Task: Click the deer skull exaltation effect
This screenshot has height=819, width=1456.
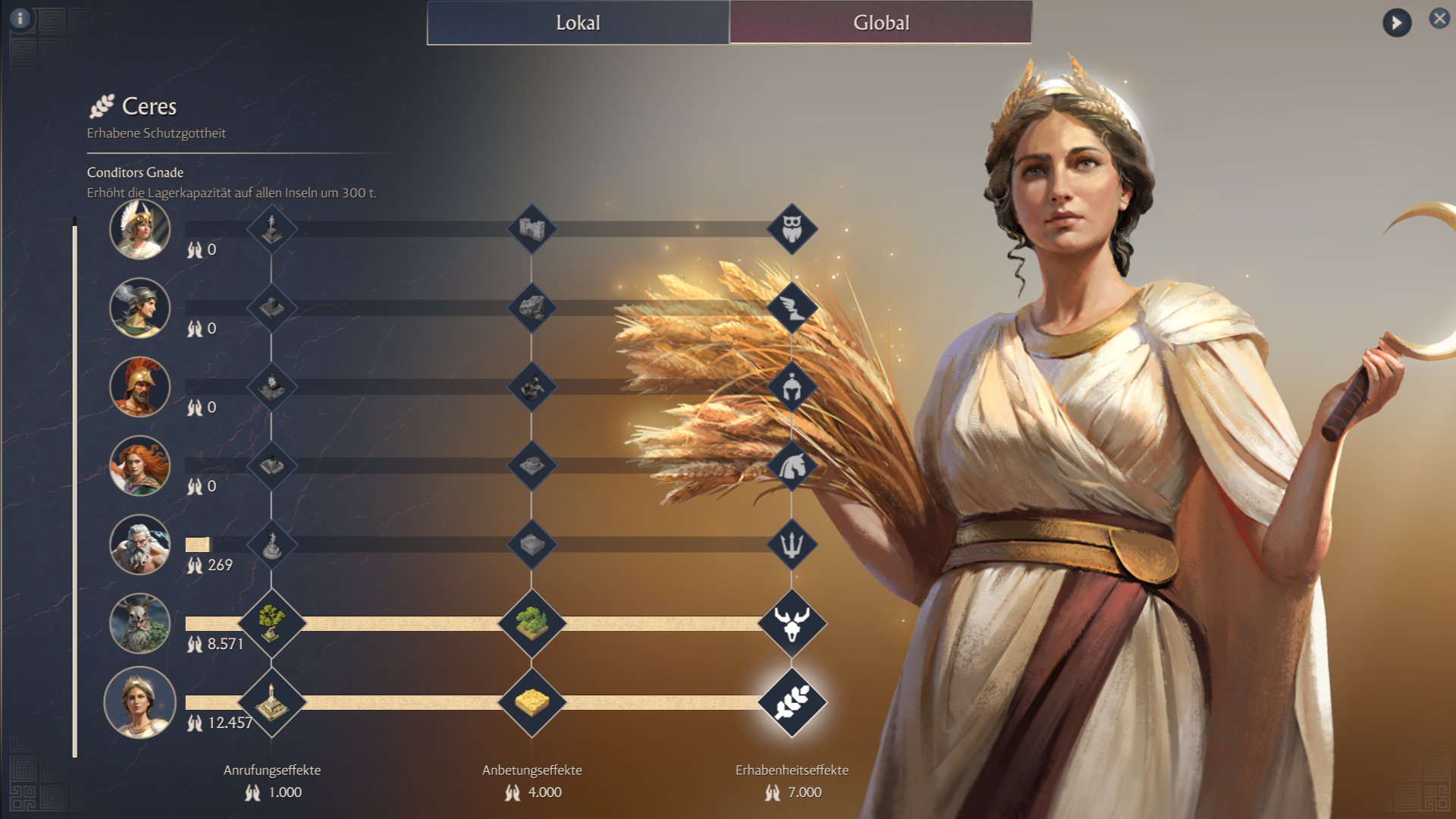Action: (x=792, y=623)
